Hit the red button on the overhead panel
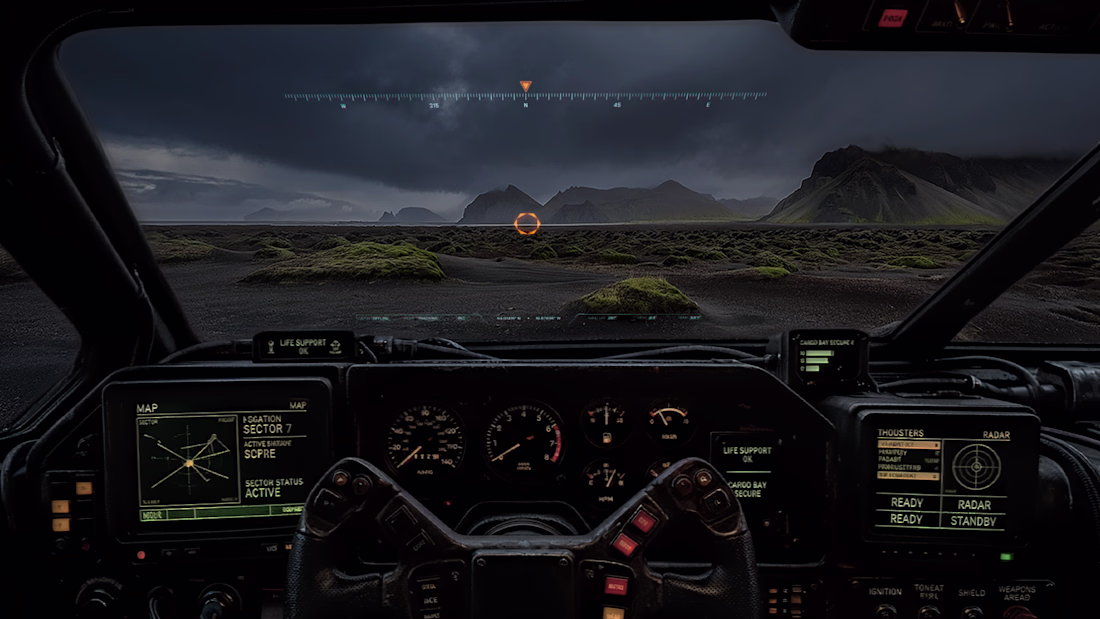Screen dimensions: 1100x619 point(892,17)
